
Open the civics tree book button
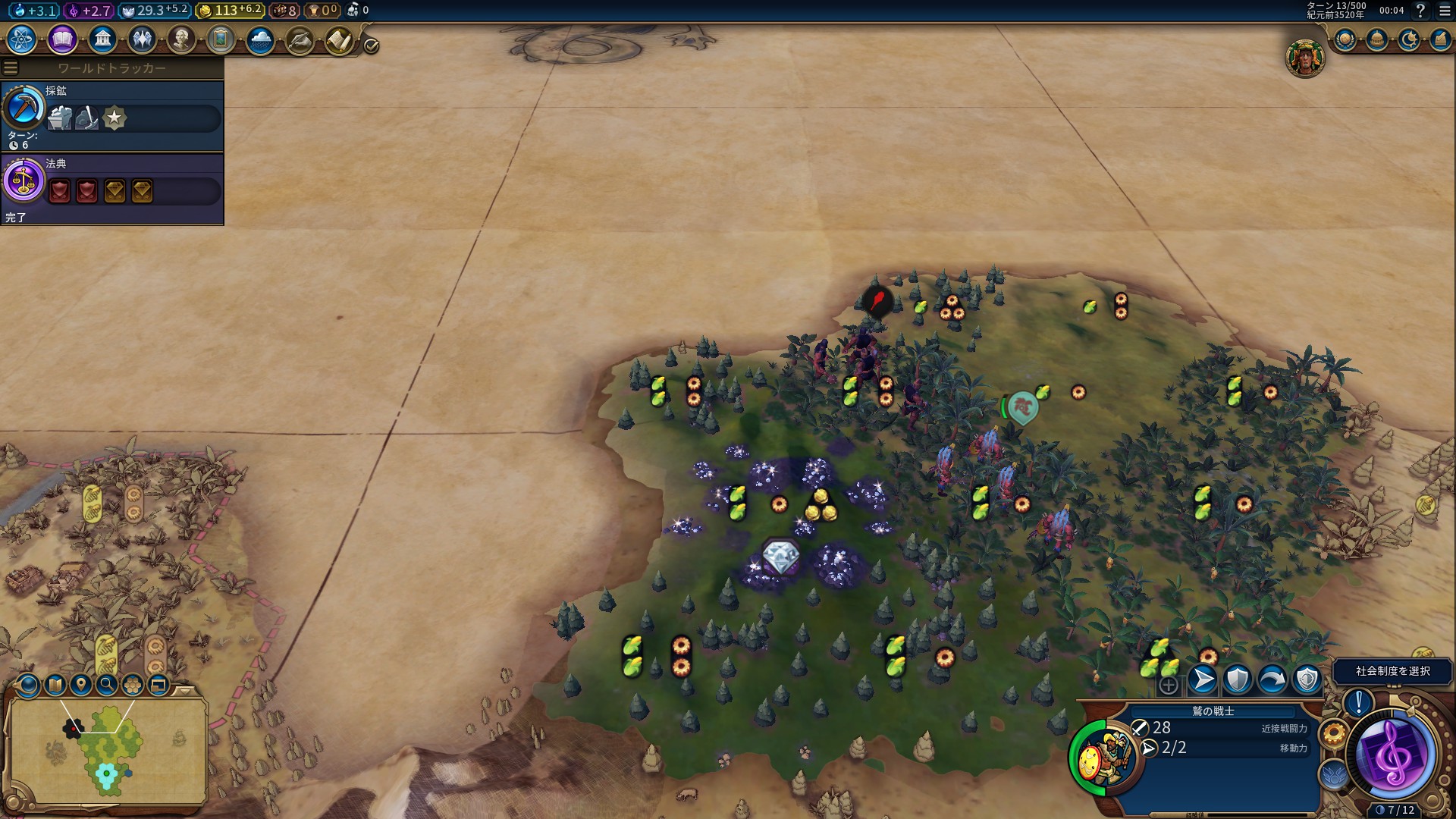coord(62,39)
